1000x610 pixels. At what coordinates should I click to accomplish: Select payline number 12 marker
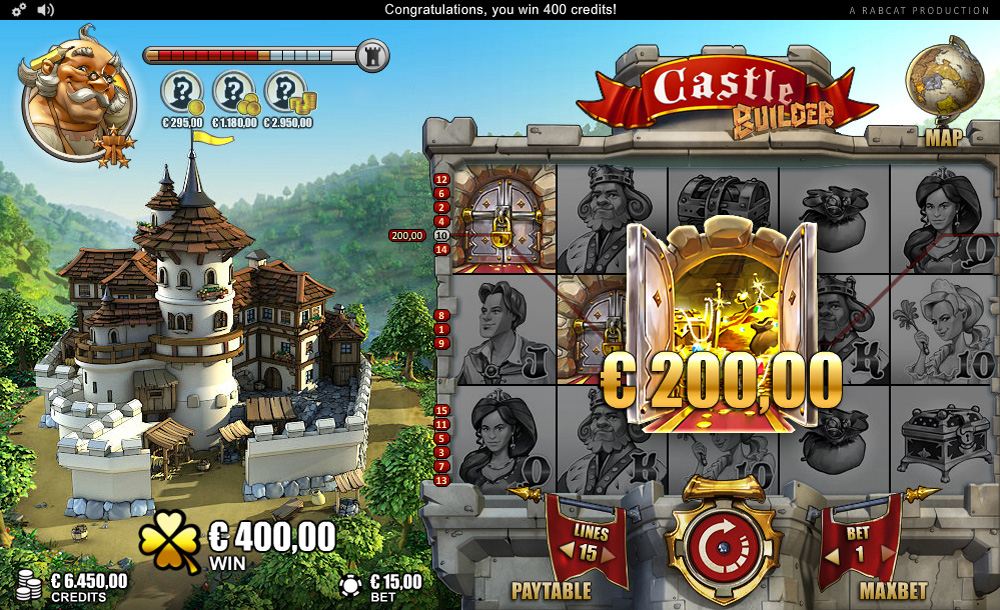(x=442, y=180)
